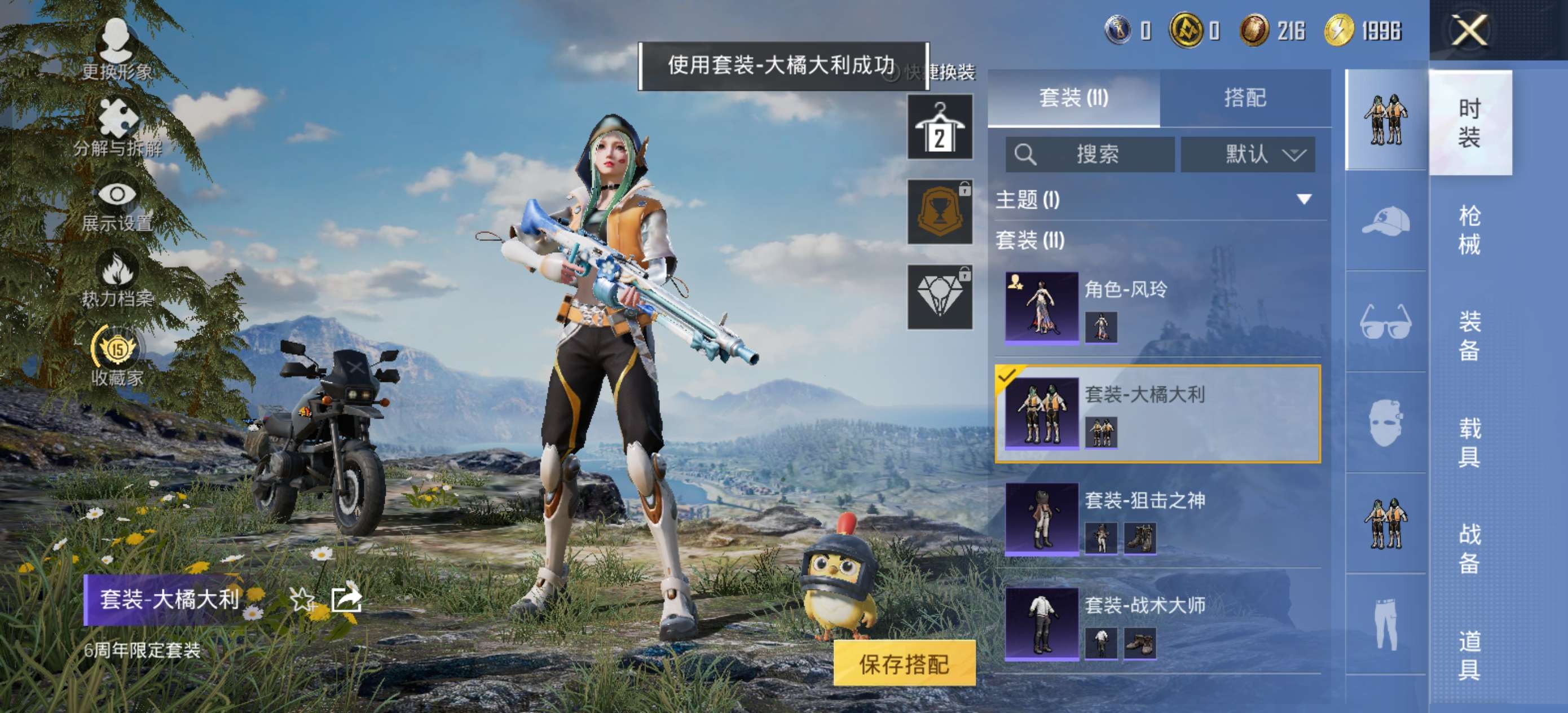Open 更换形象 (change appearance) panel
Screen dimensions: 1568x713
116,47
